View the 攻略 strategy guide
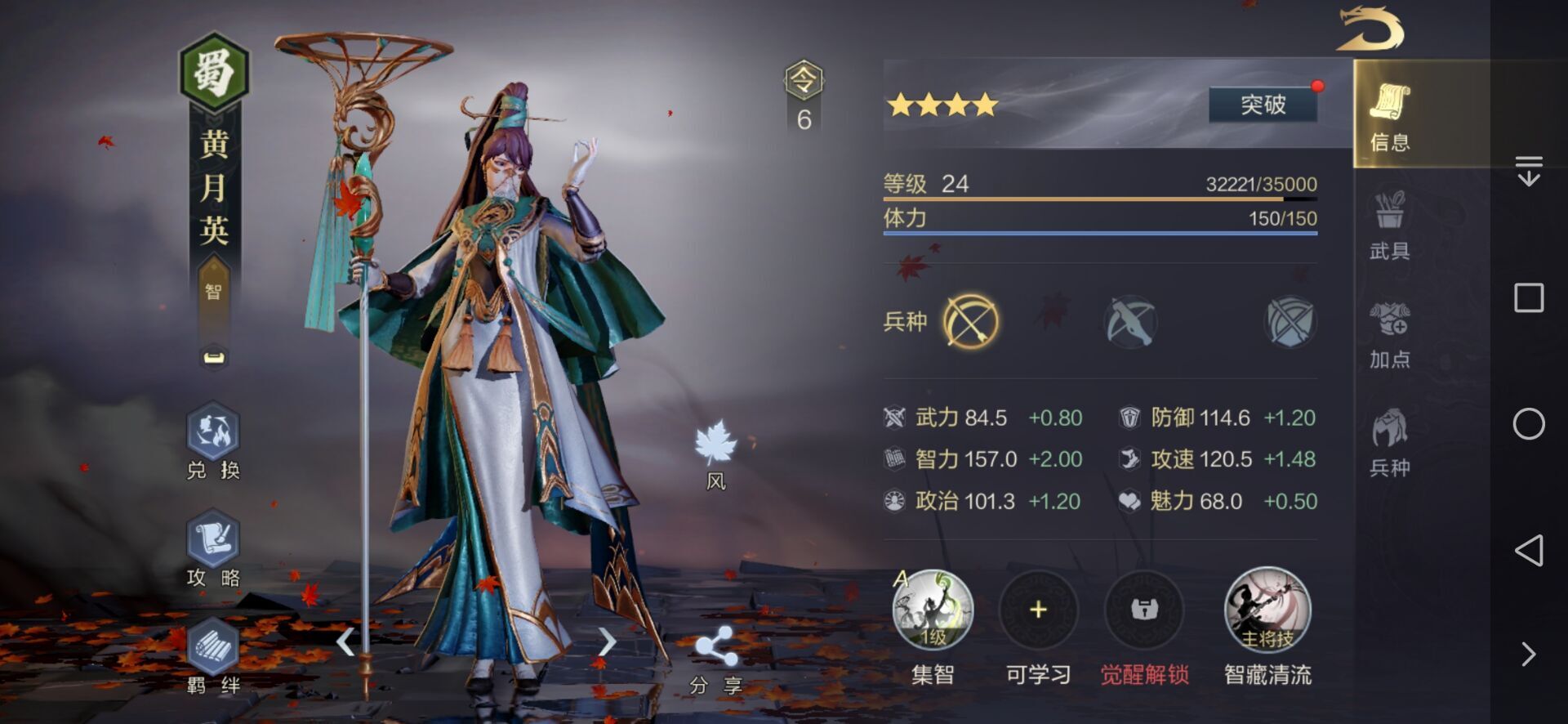This screenshot has width=1568, height=724. (x=213, y=547)
